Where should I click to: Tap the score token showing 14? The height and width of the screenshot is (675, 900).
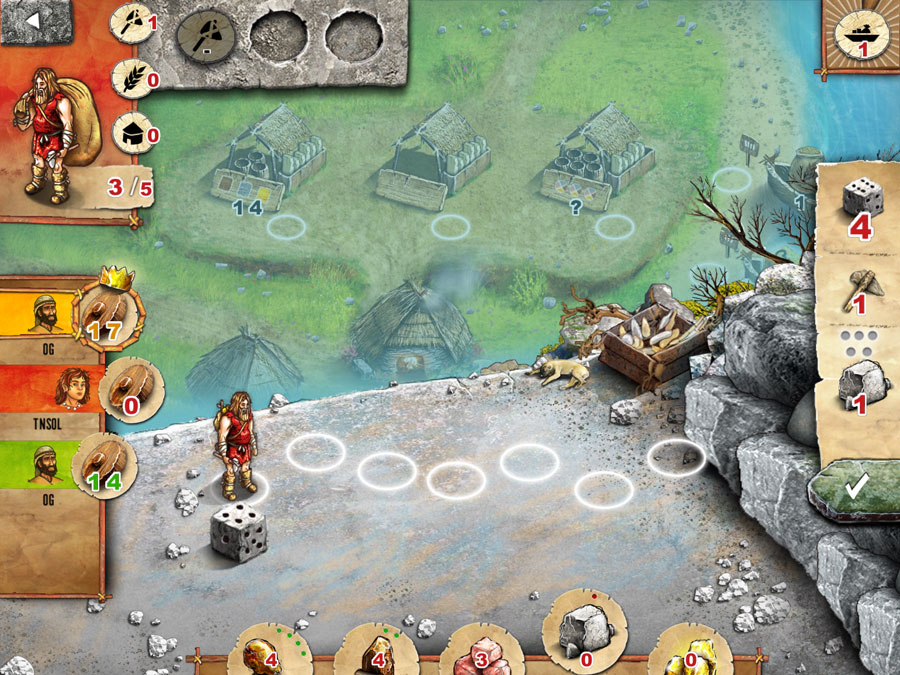pos(106,467)
